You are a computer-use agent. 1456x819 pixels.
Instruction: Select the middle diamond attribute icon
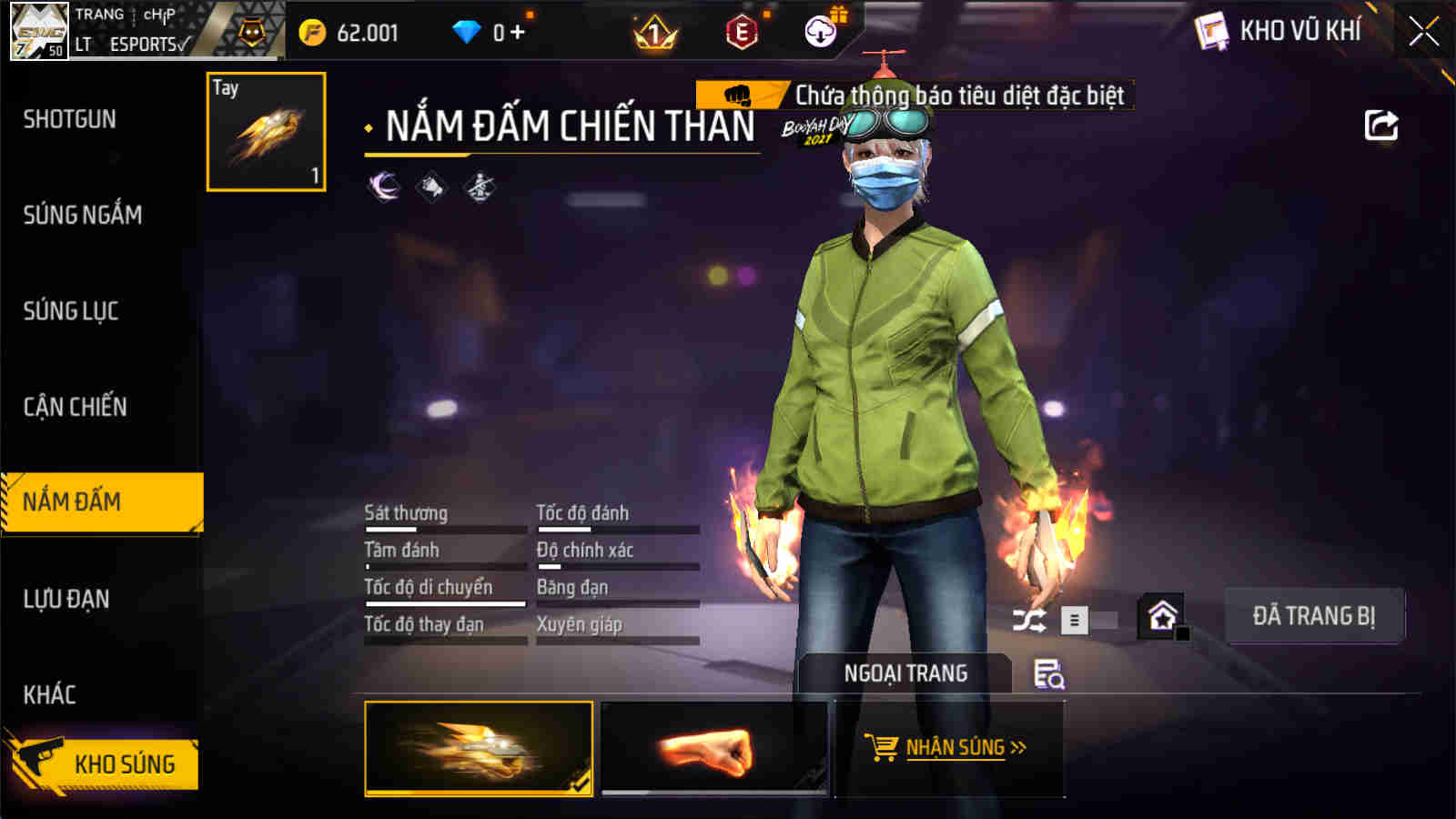click(x=433, y=185)
